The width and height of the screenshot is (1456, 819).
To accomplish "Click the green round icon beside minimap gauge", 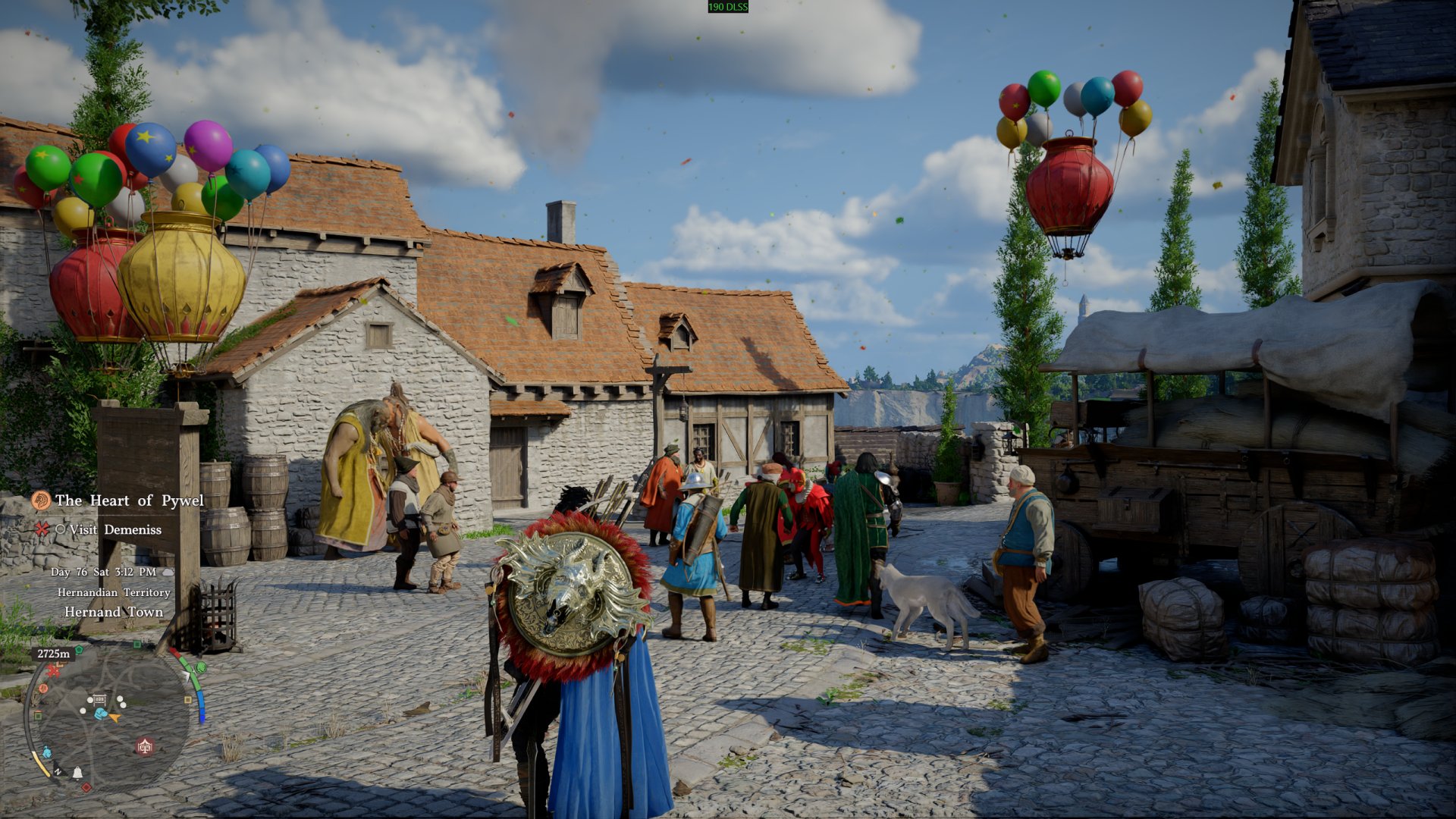I will point(201,667).
